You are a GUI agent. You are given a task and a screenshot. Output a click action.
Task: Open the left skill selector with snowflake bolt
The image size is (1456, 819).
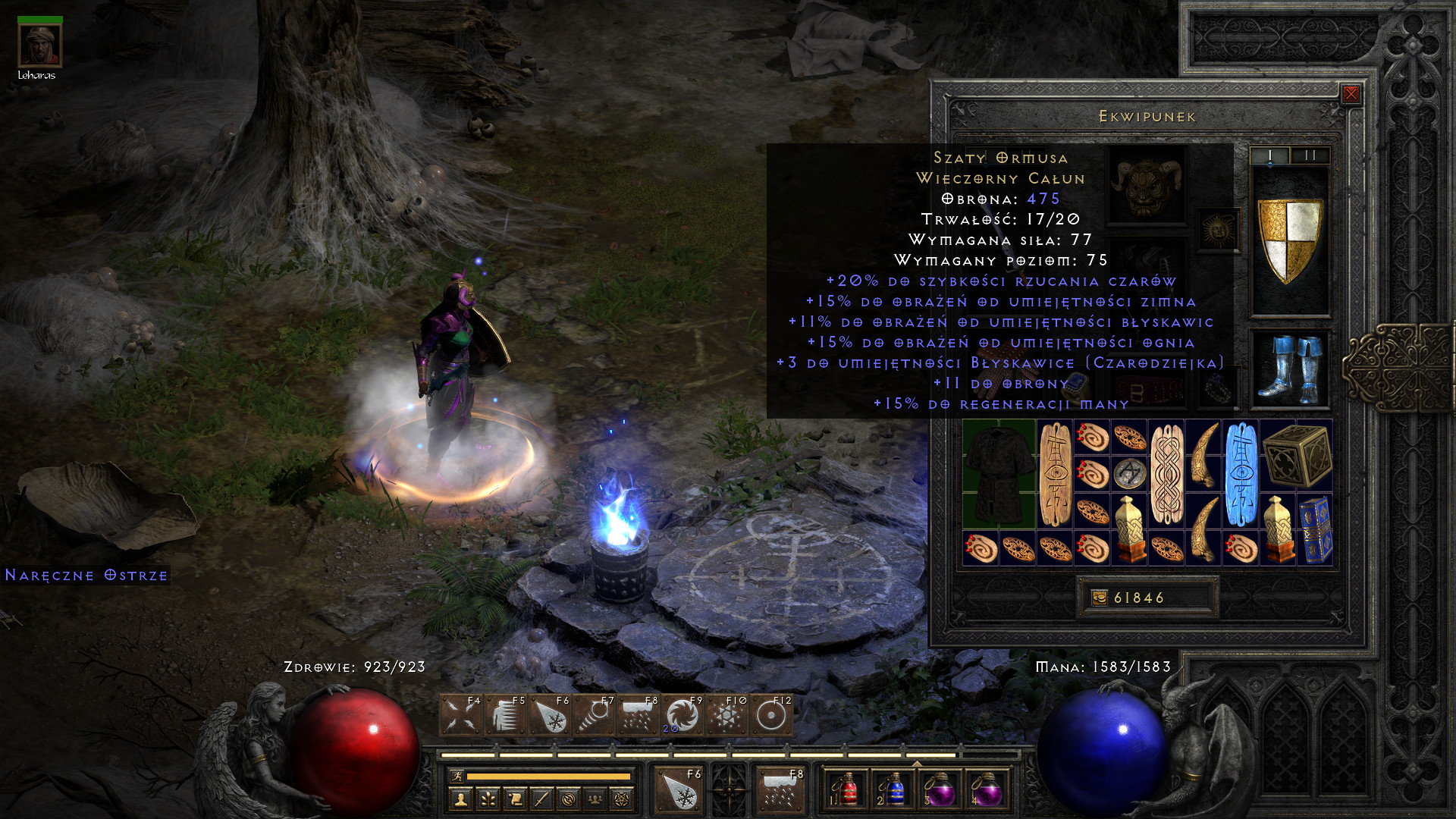(679, 789)
